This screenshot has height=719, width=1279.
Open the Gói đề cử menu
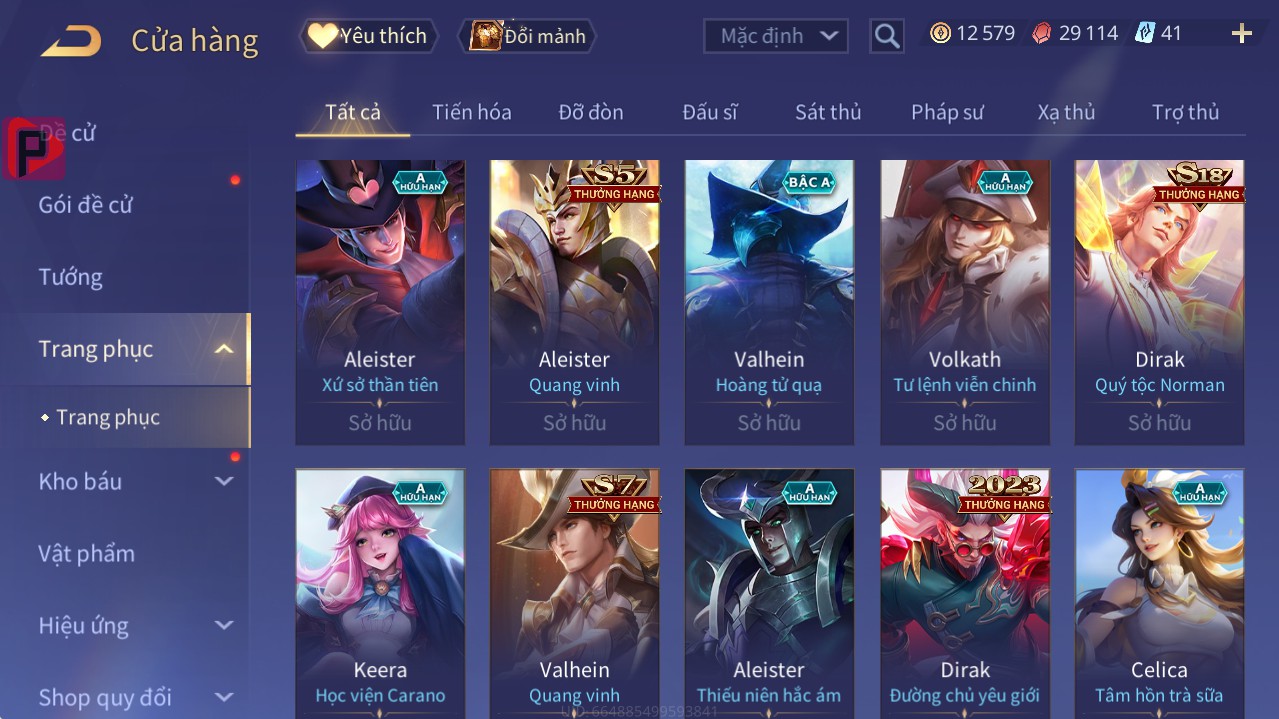tap(86, 205)
